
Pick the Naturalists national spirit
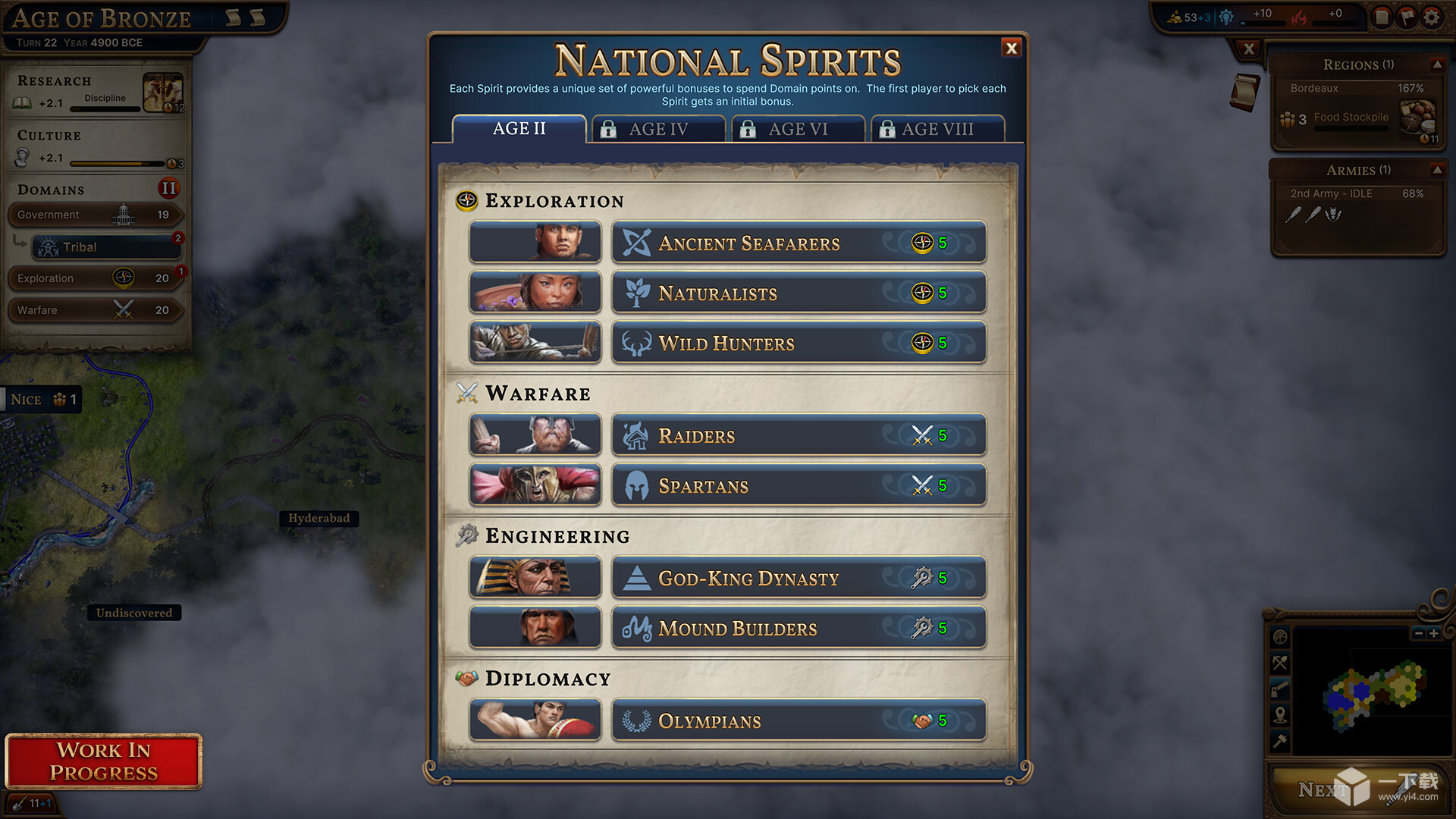coord(799,293)
